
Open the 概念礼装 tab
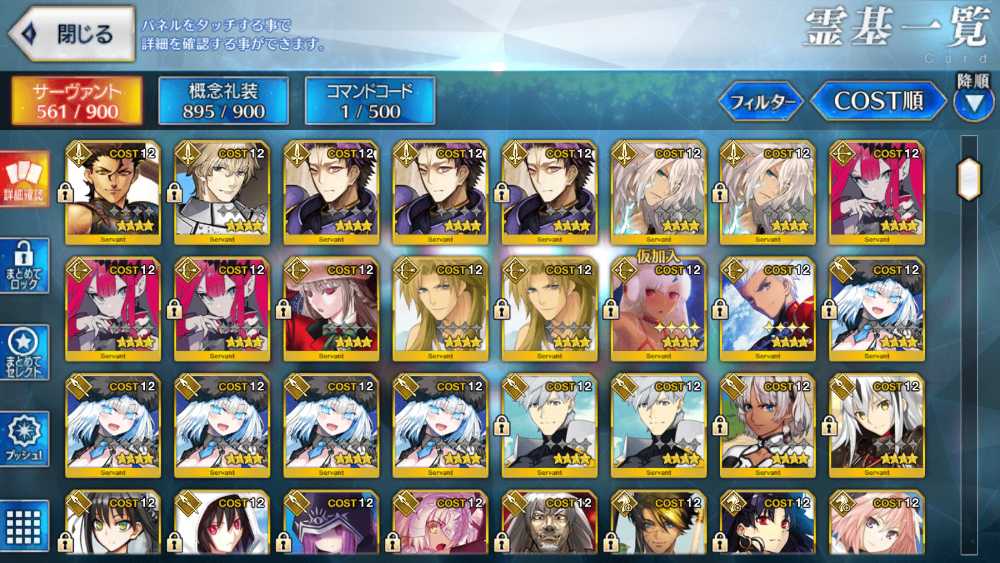[223, 100]
